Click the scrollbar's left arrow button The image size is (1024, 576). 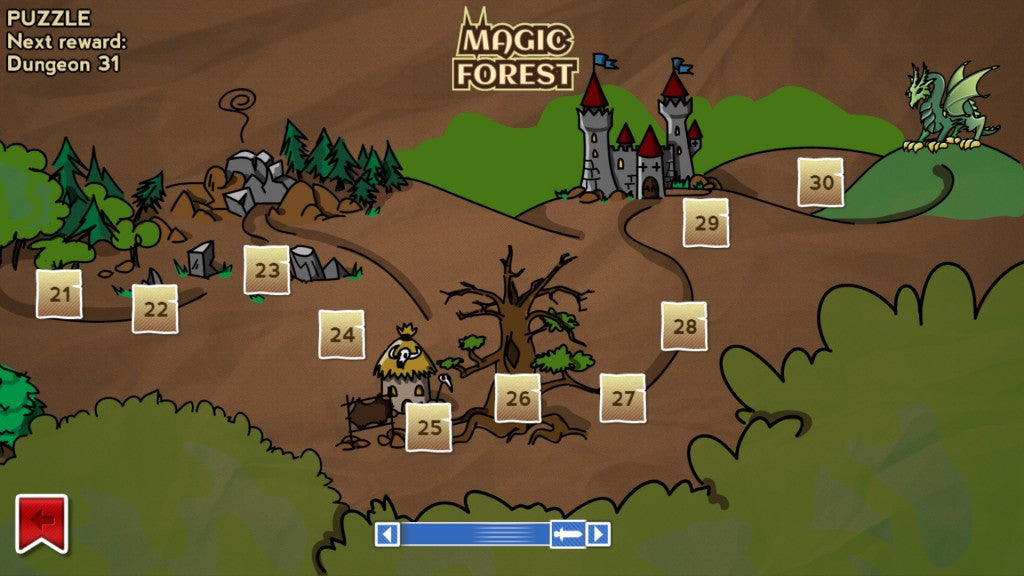(387, 534)
